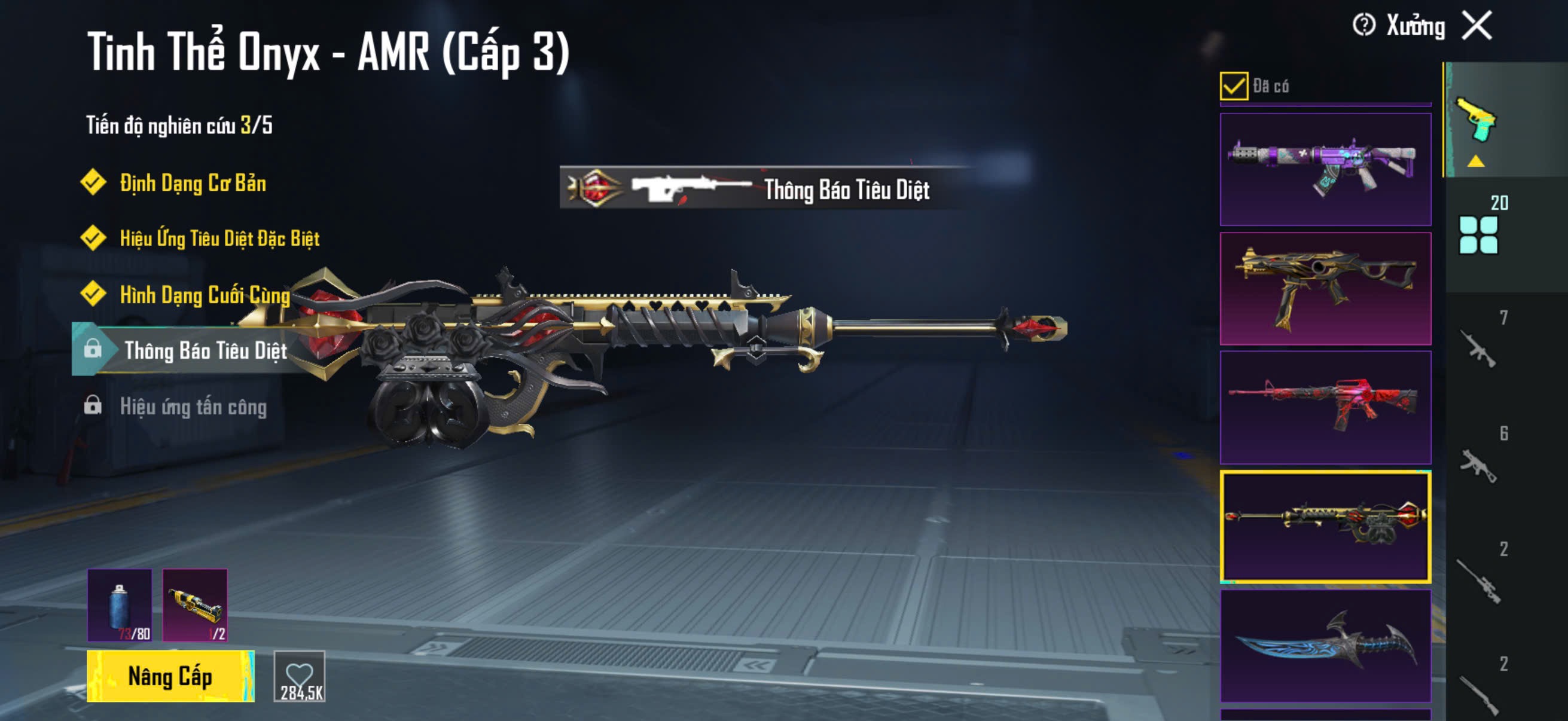Close the Xưởng workshop screen
This screenshot has height=721, width=1568.
click(1477, 26)
